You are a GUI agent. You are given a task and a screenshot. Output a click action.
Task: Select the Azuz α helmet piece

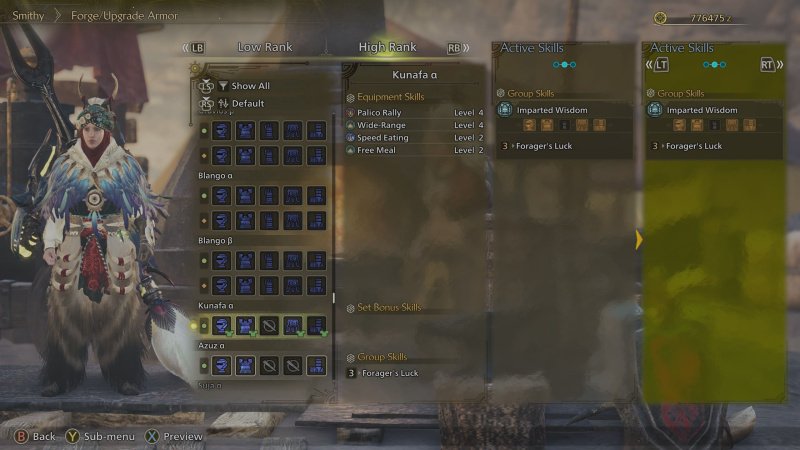pyautogui.click(x=221, y=366)
